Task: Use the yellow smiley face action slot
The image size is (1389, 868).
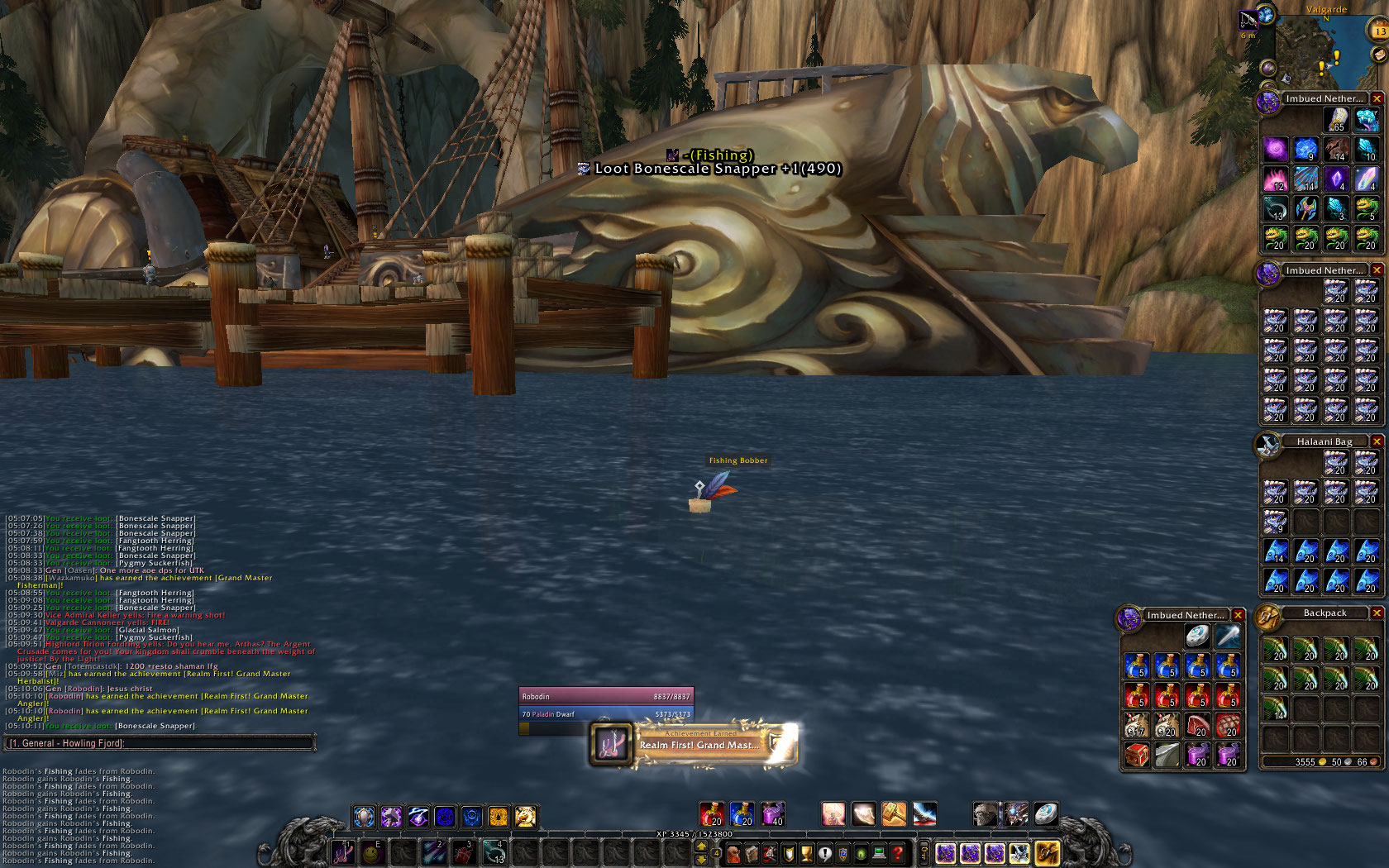Action: pos(372,852)
